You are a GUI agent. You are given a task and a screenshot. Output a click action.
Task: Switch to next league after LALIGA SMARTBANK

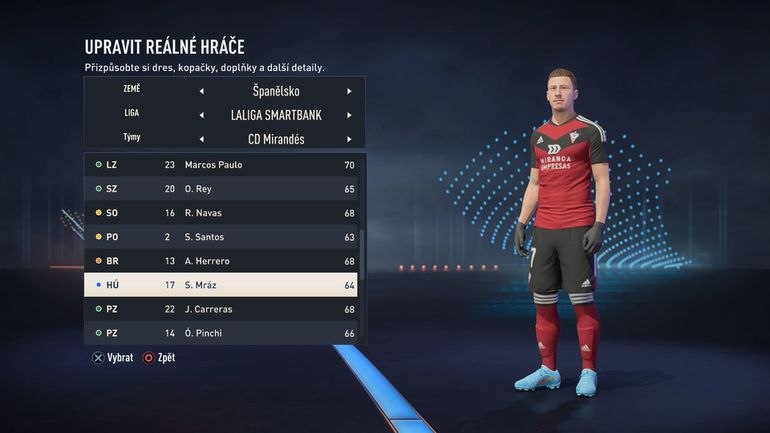[349, 115]
